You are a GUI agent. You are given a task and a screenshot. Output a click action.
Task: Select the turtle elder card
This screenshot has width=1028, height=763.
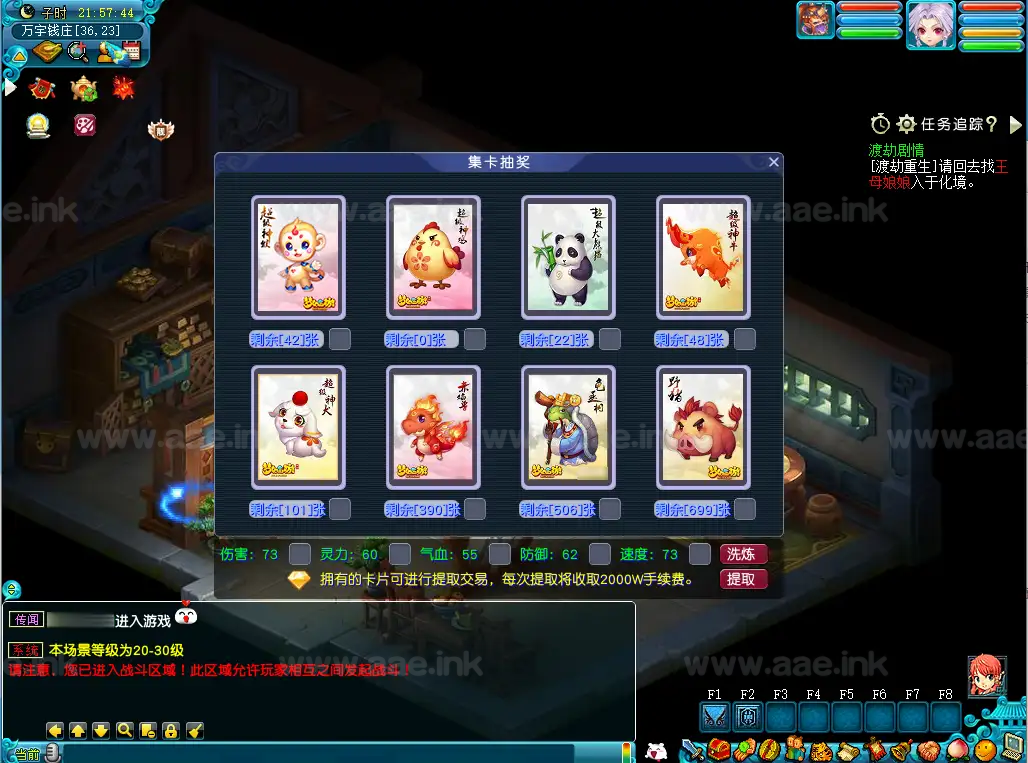click(568, 428)
